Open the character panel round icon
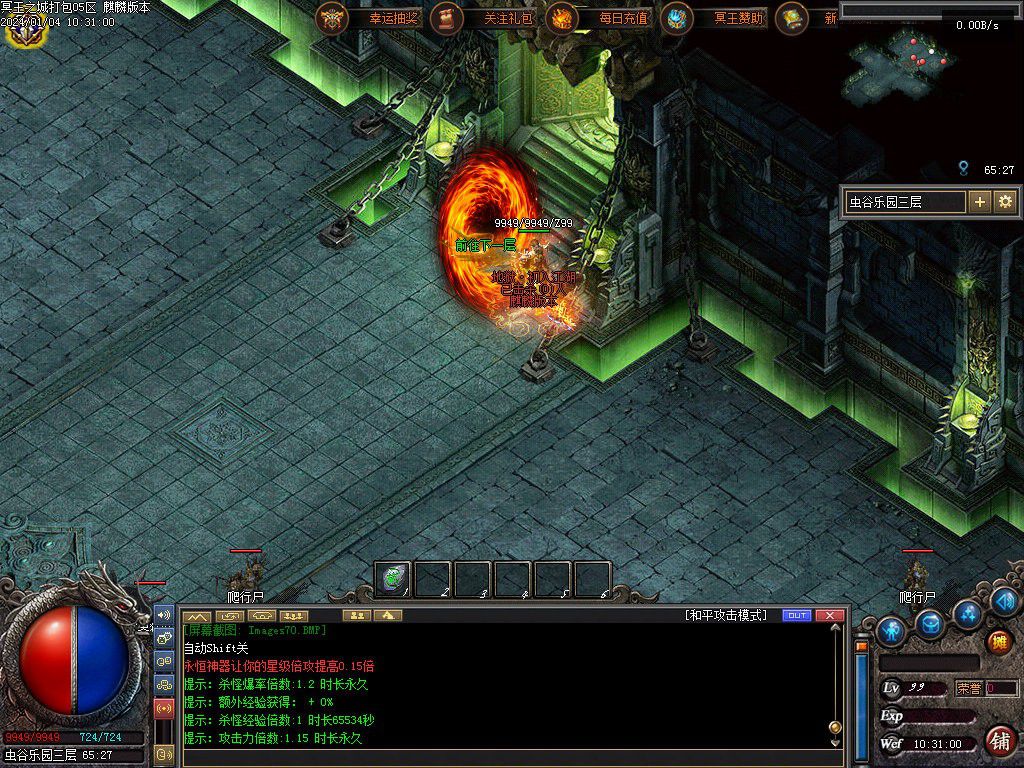Viewport: 1024px width, 768px height. pos(891,630)
